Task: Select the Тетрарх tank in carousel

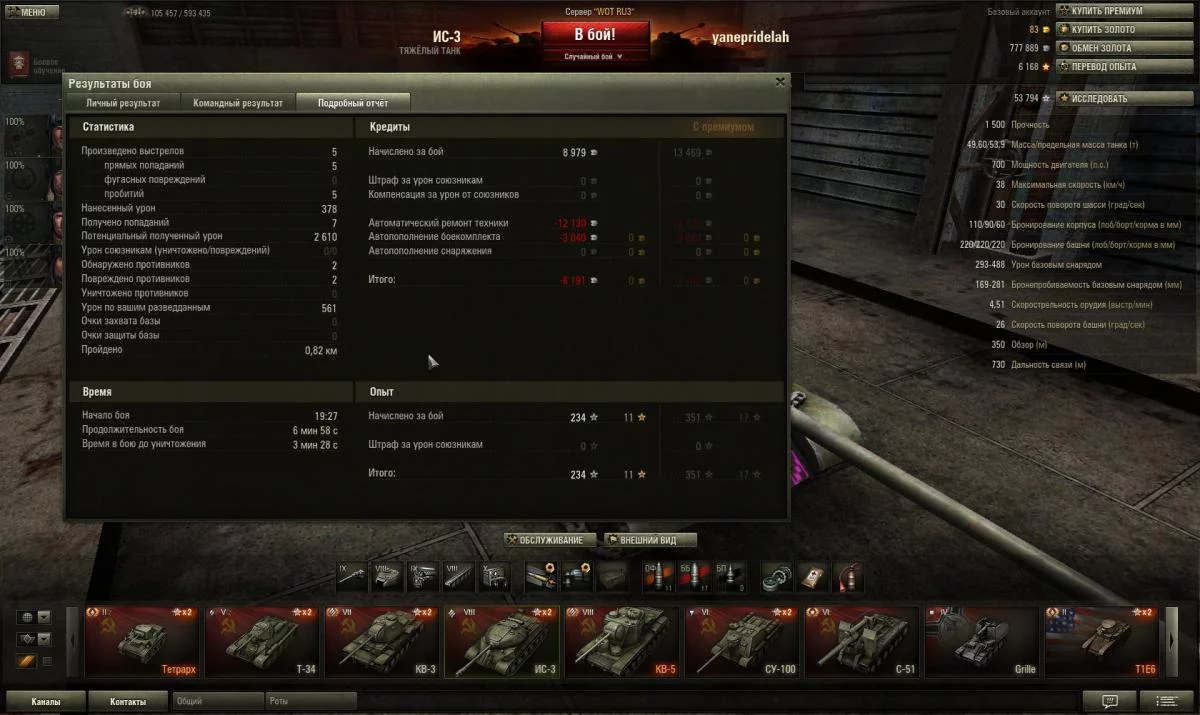Action: (141, 641)
